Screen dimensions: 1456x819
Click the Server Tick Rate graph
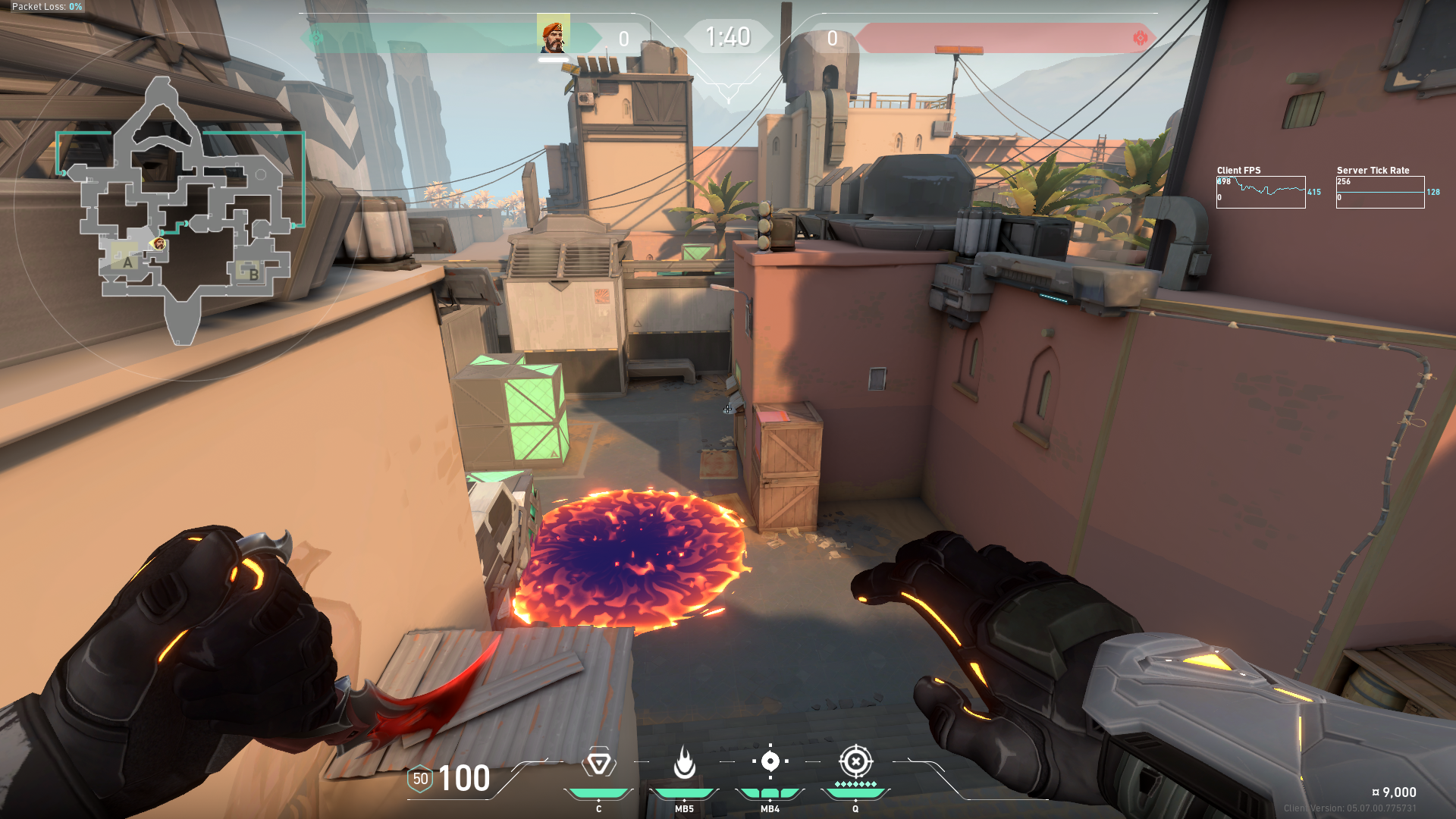1379,192
